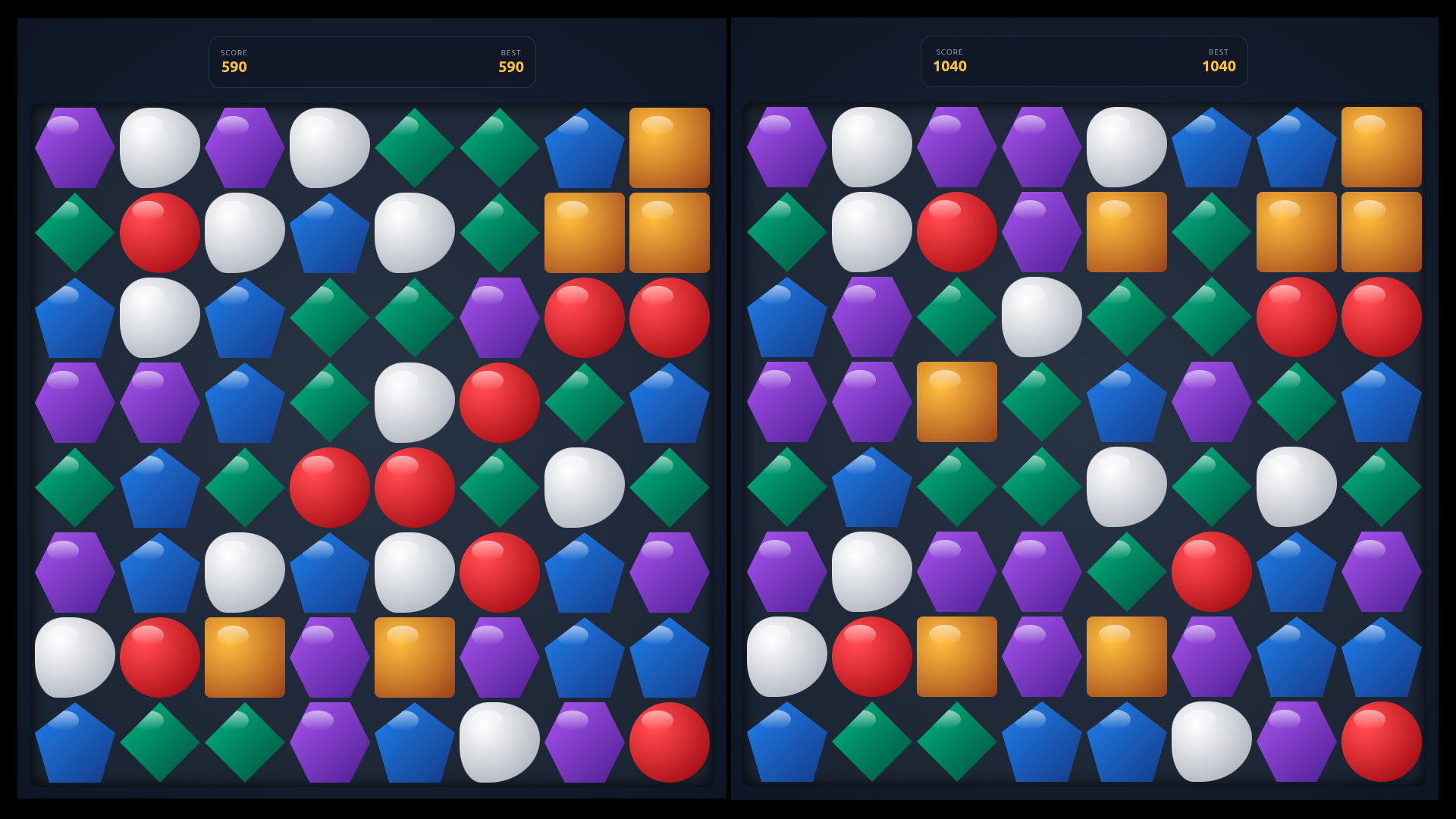
Task: Select the green diamond beside the left board's top-left hexagon
Action: pyautogui.click(x=74, y=231)
